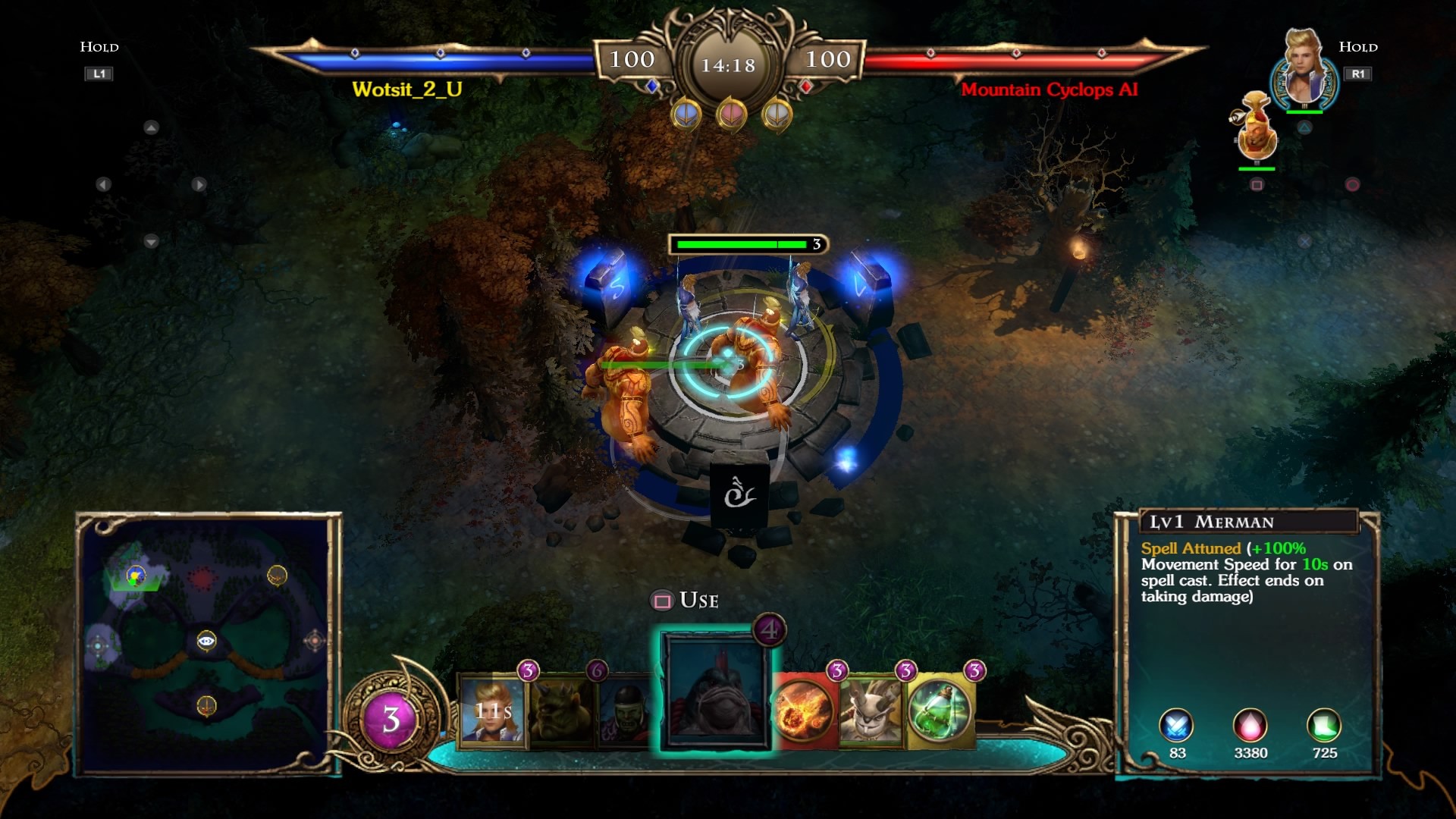Choose the blond elf hero card

point(492,711)
